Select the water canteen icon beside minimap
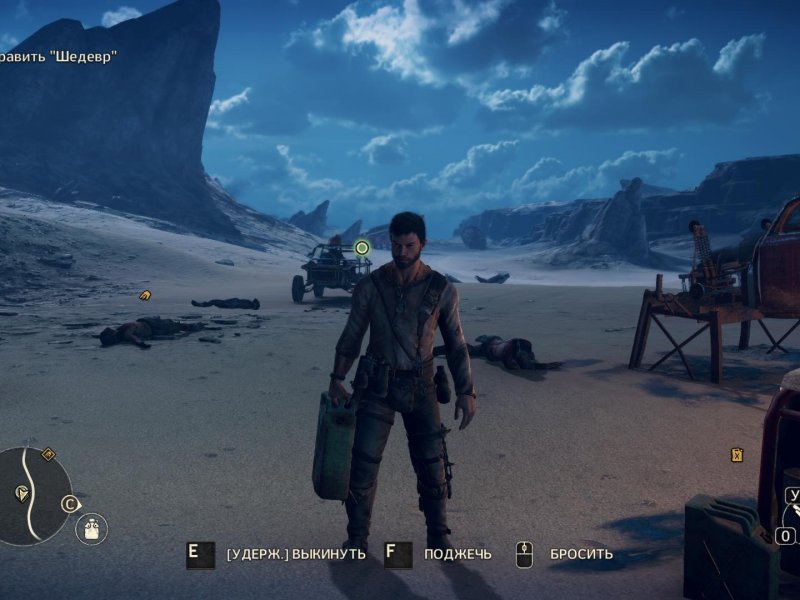 point(91,528)
